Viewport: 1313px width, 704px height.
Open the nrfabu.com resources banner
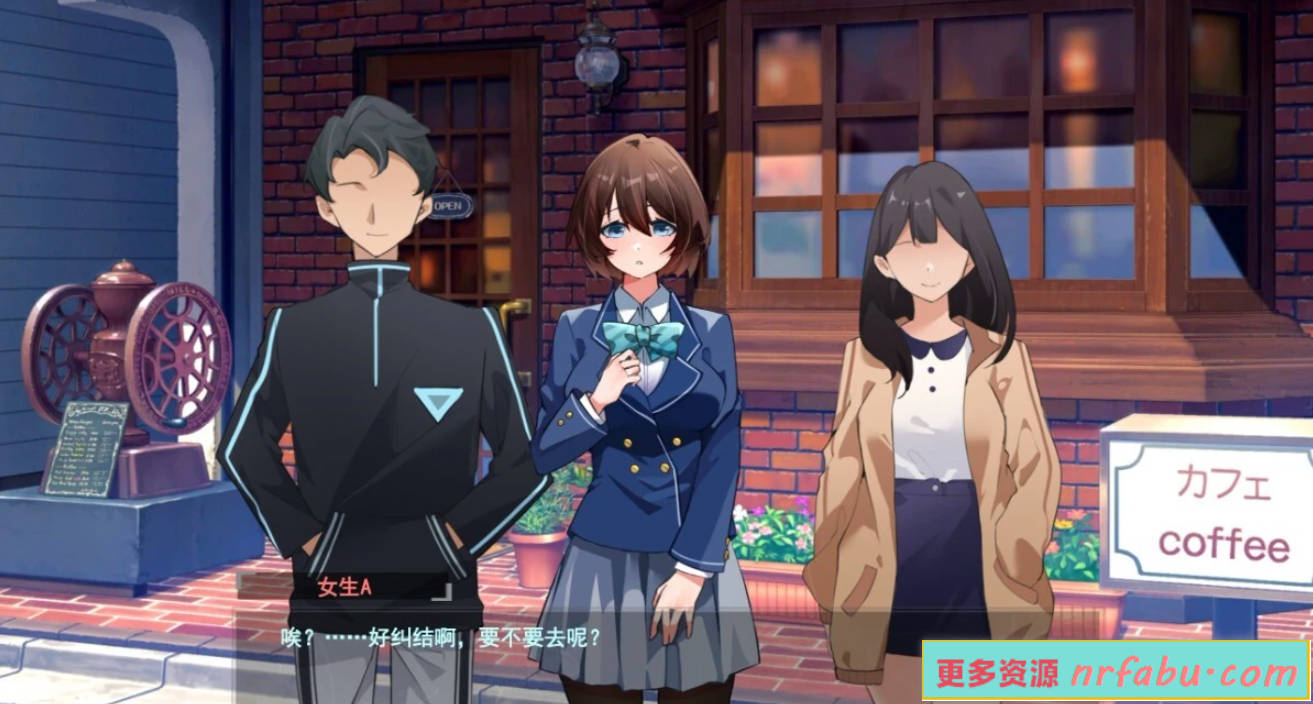tap(1115, 671)
